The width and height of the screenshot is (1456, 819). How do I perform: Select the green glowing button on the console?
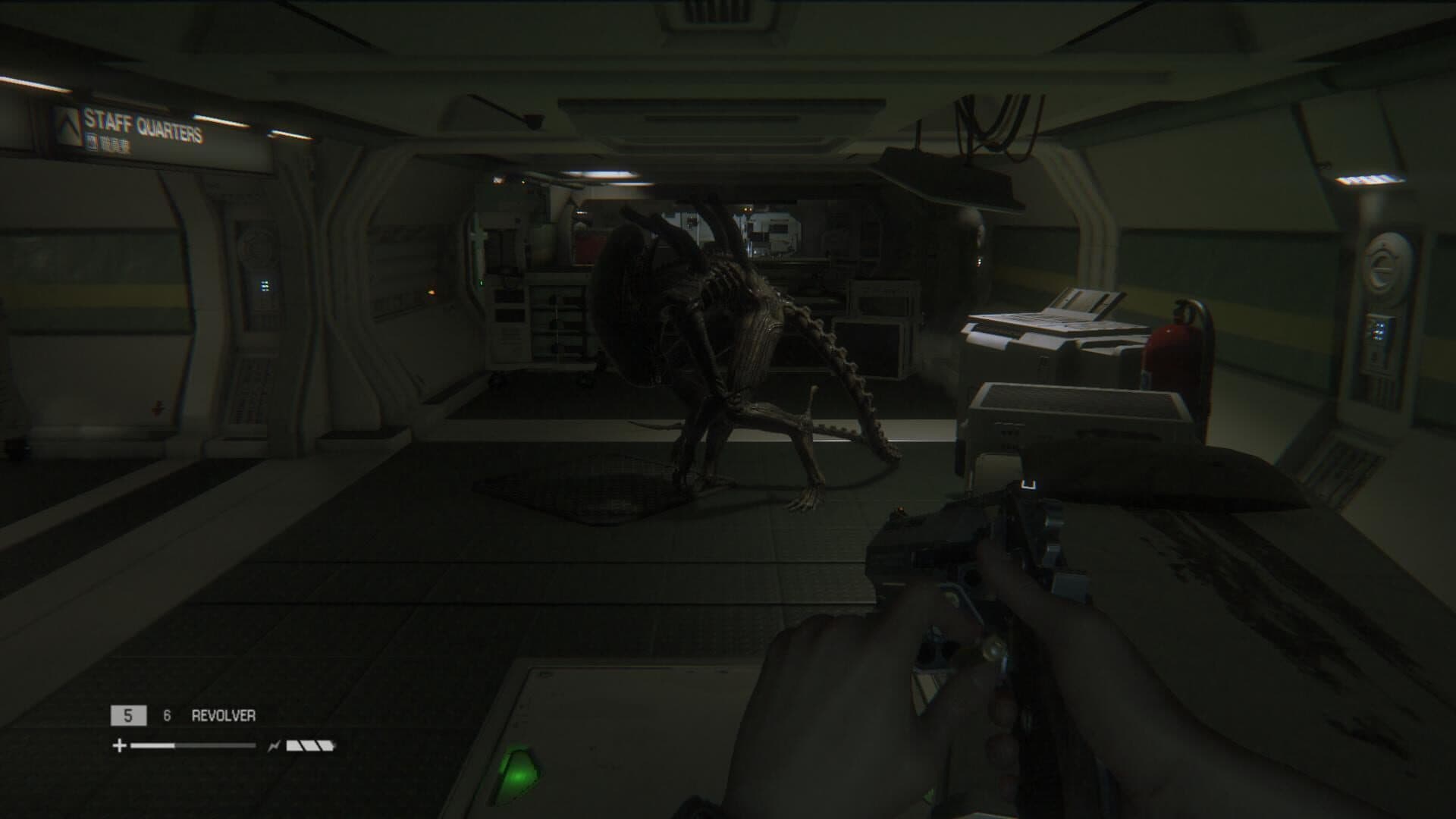[518, 772]
